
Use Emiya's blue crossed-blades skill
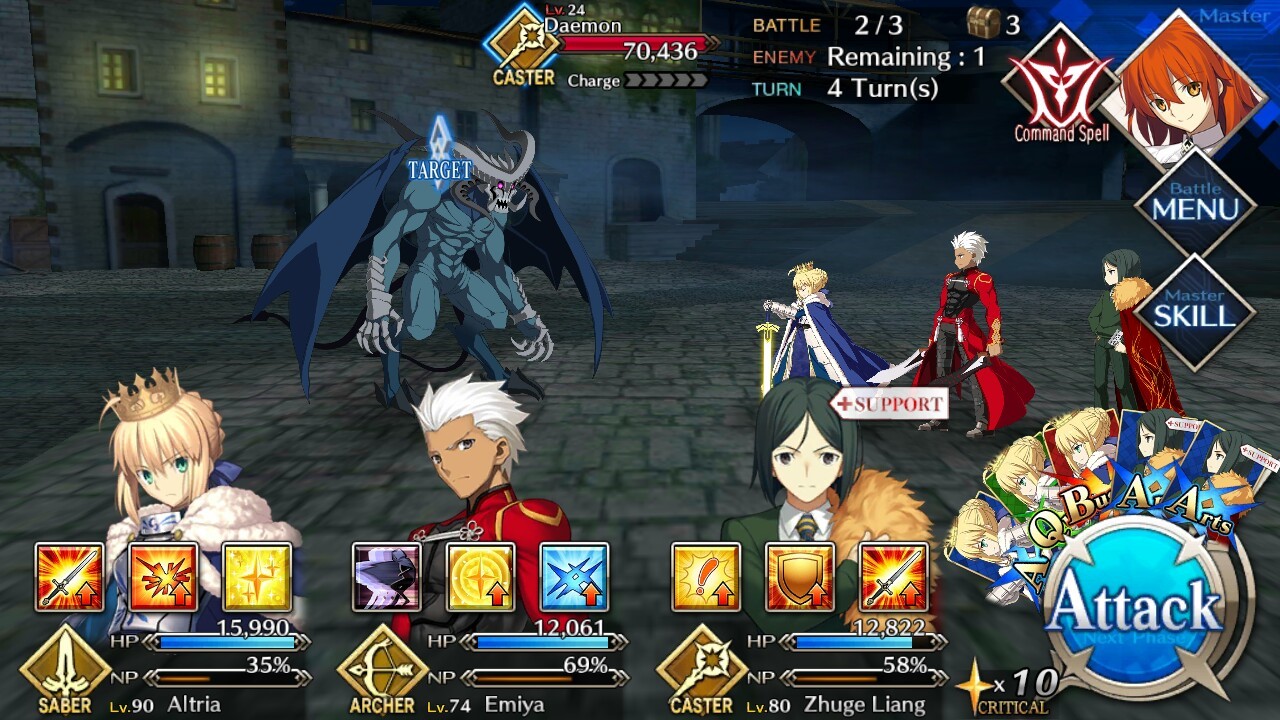[574, 577]
